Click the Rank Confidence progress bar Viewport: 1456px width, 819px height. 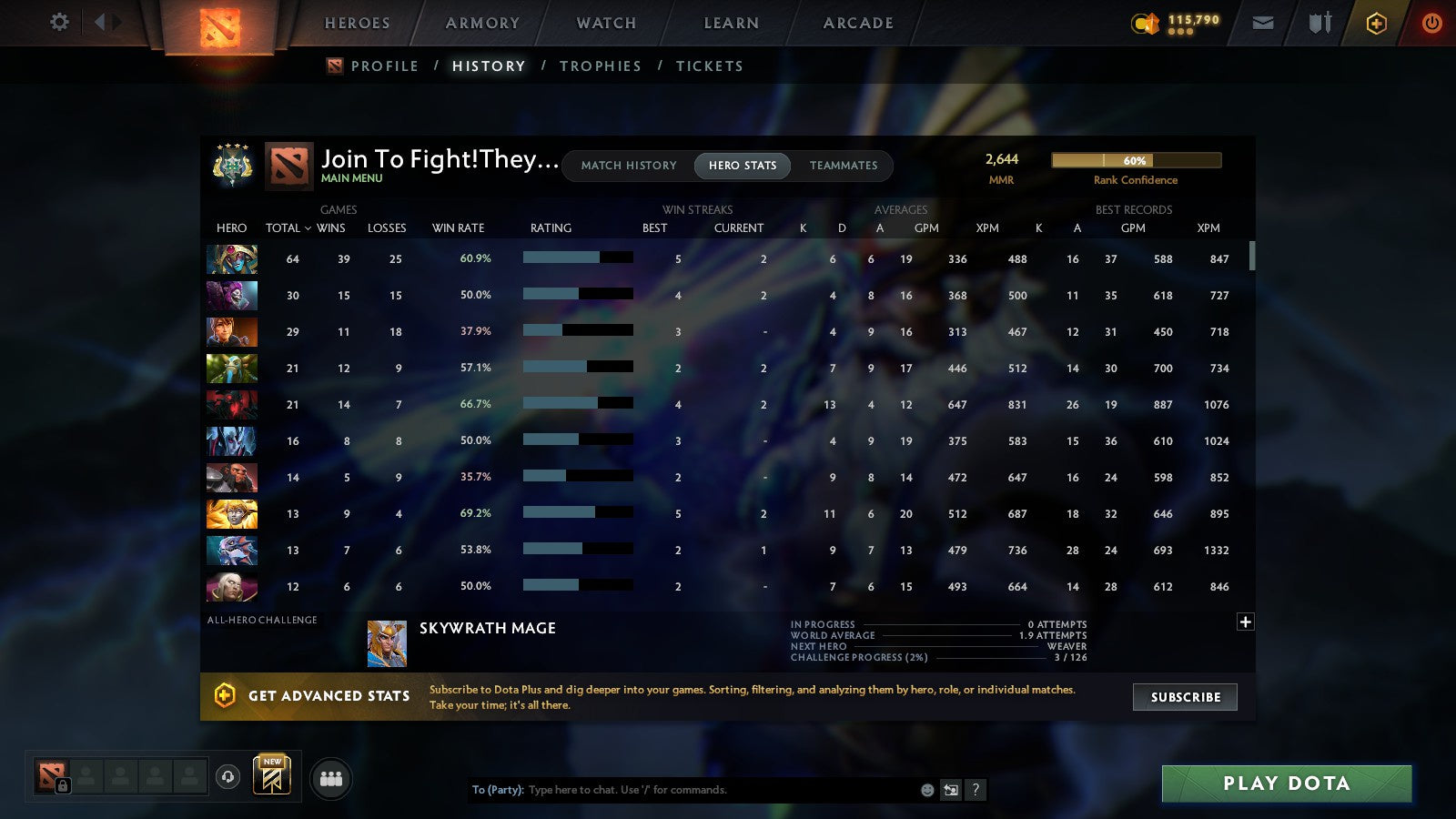[x=1136, y=159]
